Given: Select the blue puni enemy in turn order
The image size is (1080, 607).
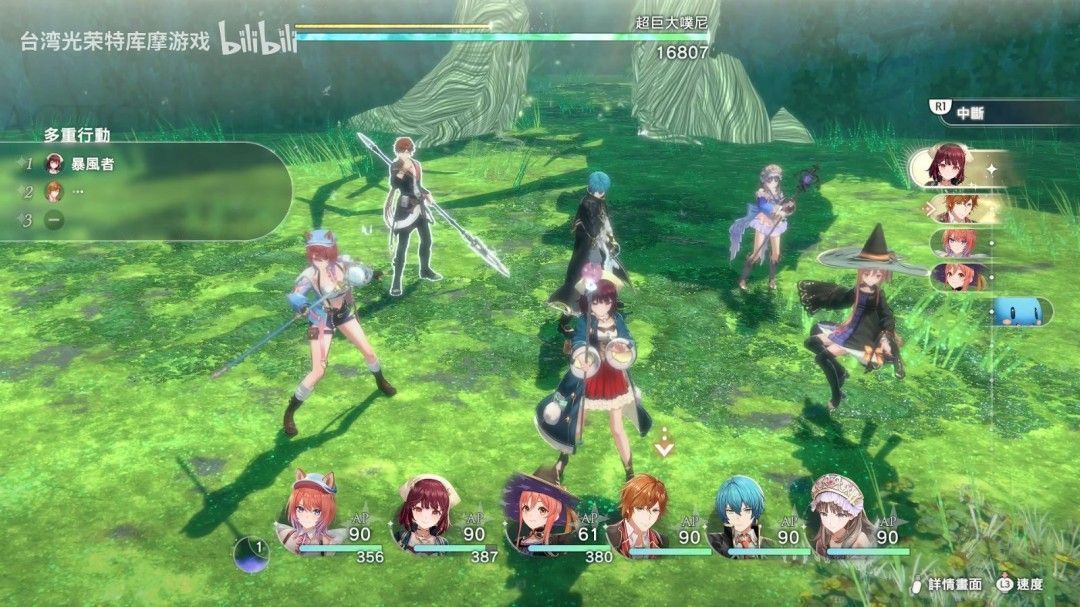Looking at the screenshot, I should tap(1015, 312).
